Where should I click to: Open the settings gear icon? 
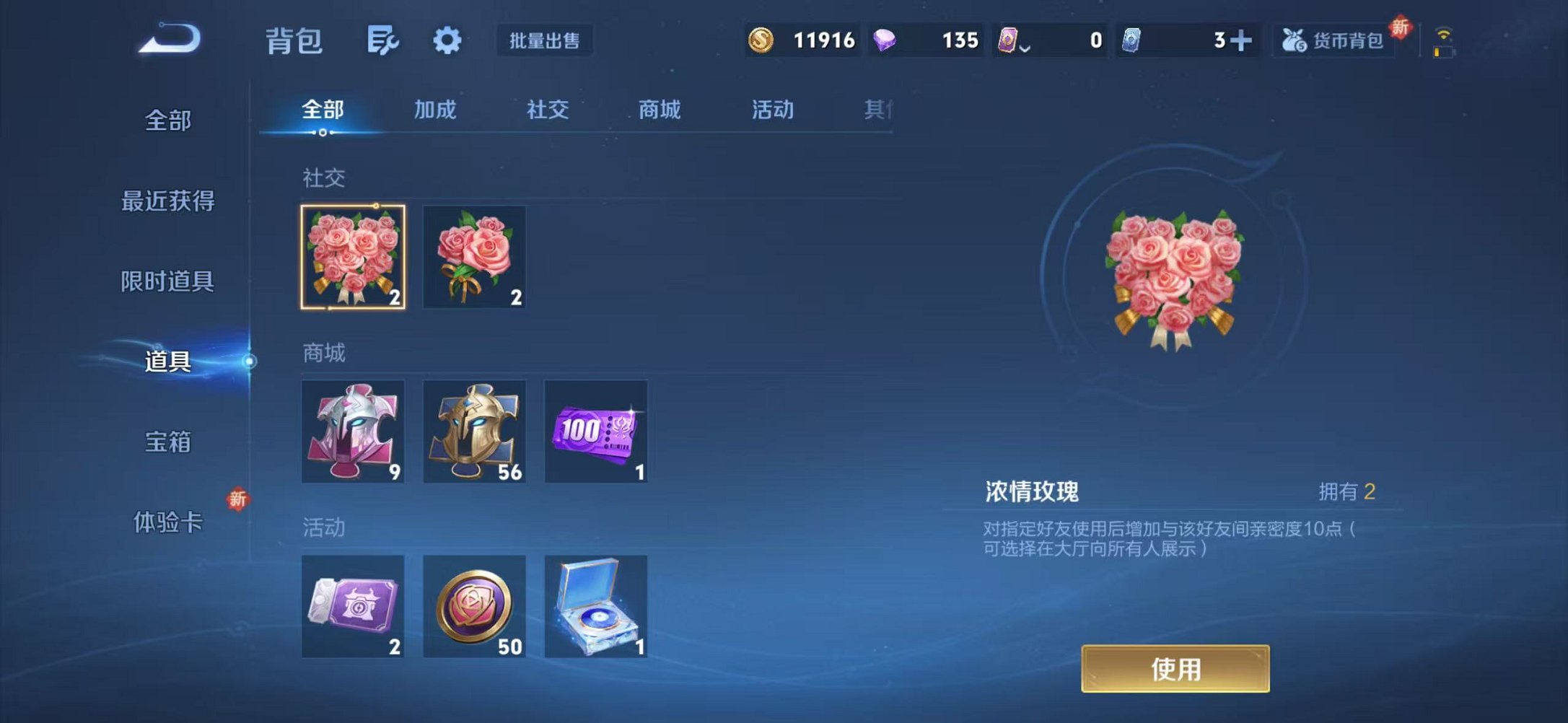coord(447,41)
